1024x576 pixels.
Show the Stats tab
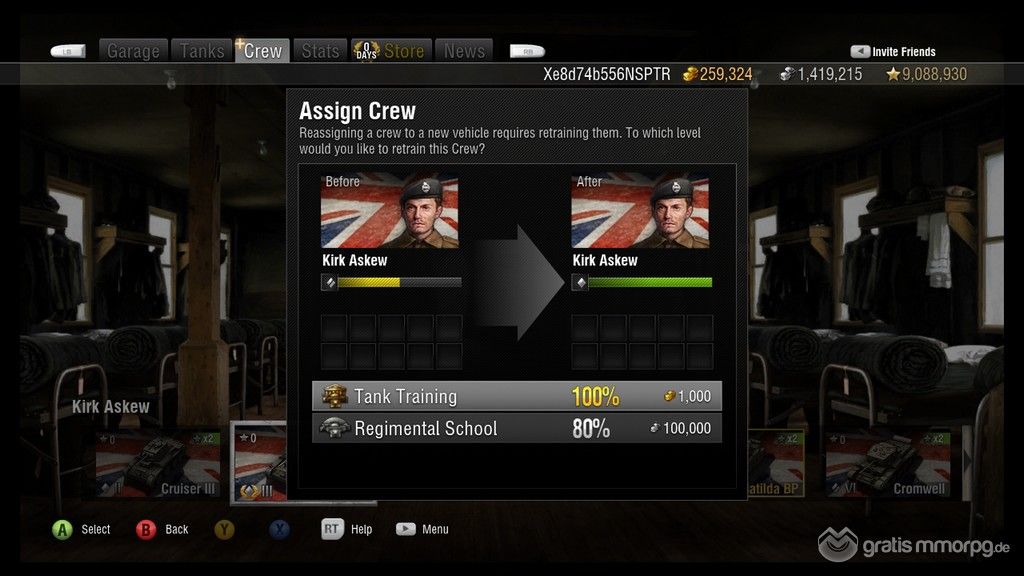click(x=320, y=51)
